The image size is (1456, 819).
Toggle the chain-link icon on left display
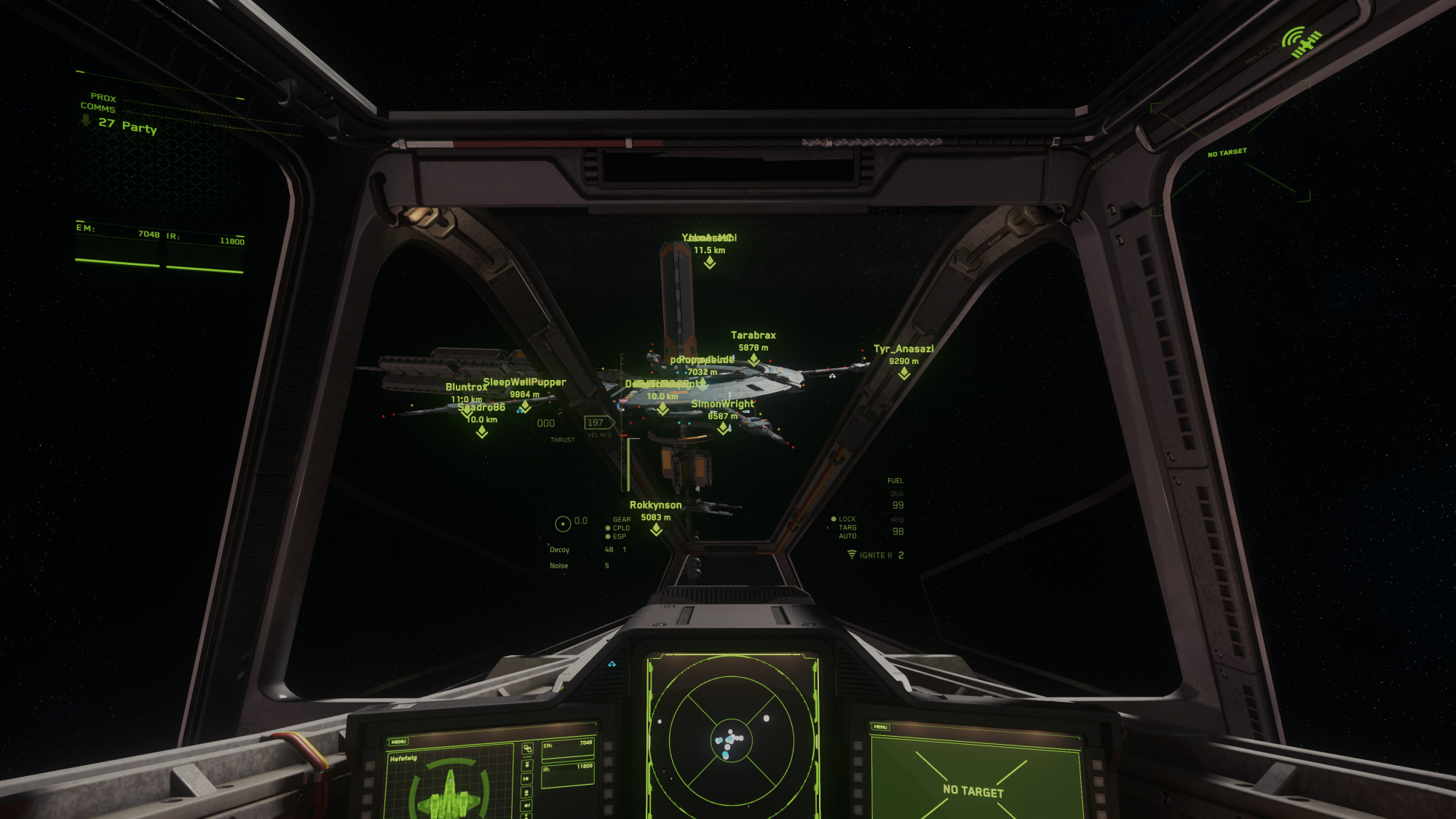tap(528, 748)
